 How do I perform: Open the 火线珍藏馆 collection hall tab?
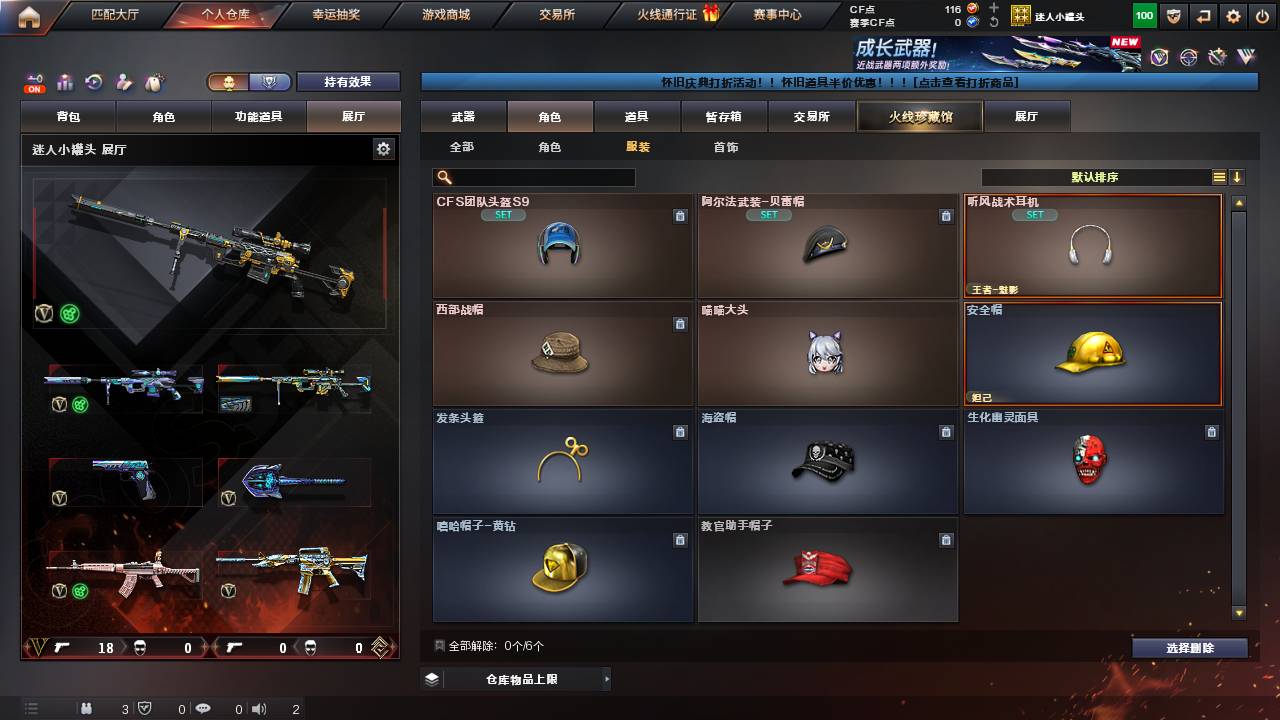coord(920,117)
